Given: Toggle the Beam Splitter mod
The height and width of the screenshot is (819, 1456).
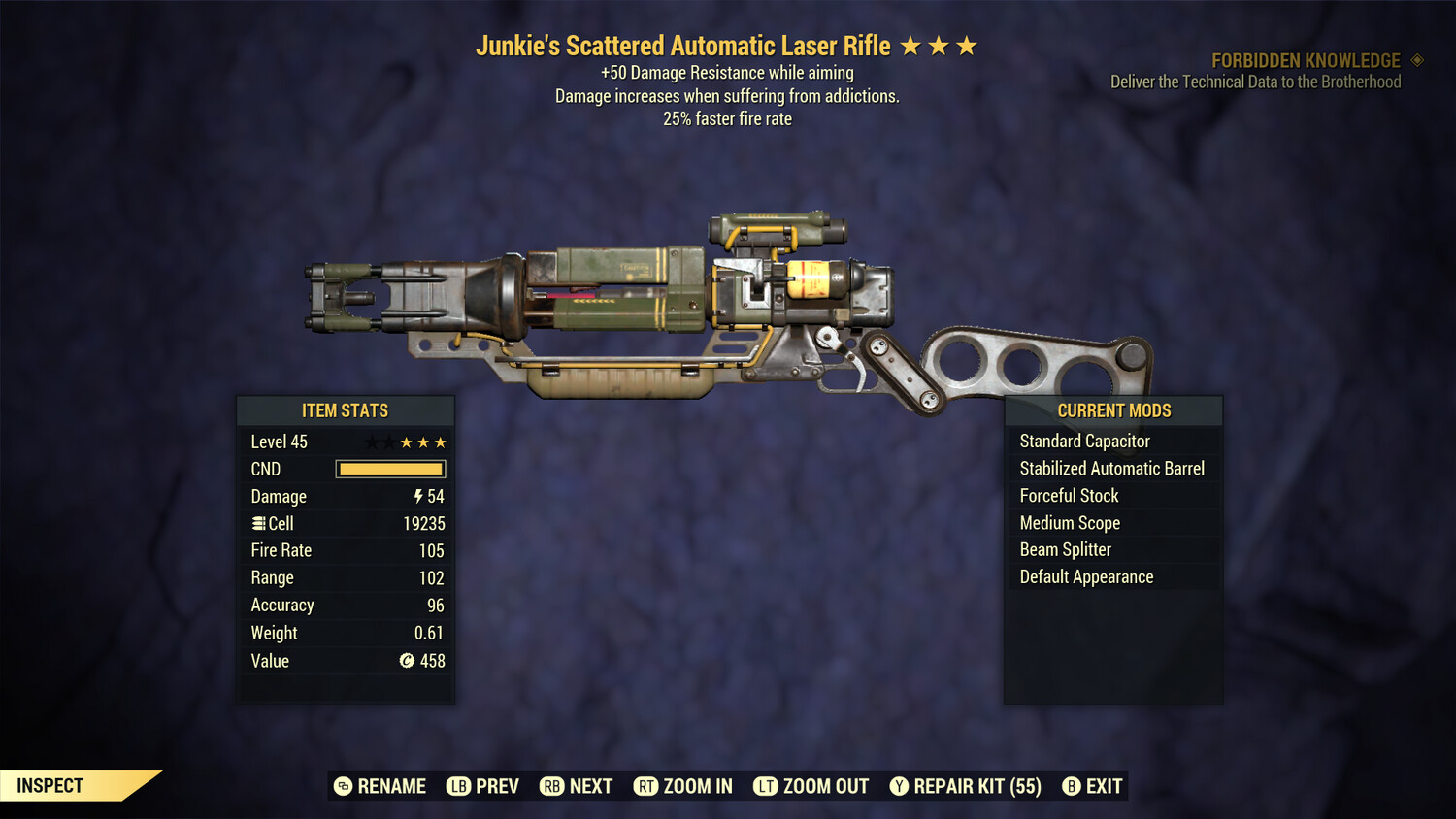Looking at the screenshot, I should pyautogui.click(x=1065, y=549).
